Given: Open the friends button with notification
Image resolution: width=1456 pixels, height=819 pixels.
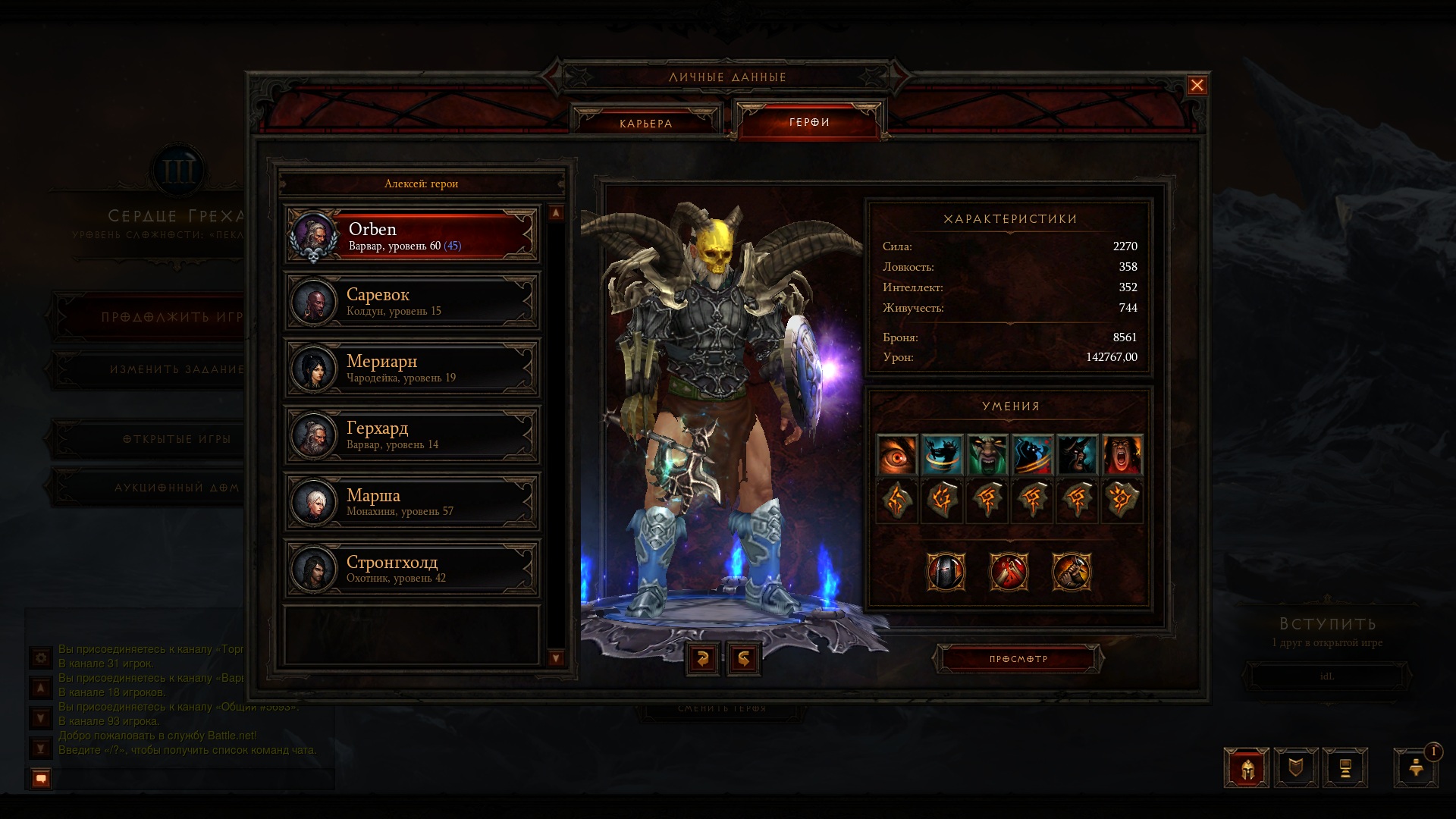Looking at the screenshot, I should coord(1417,767).
